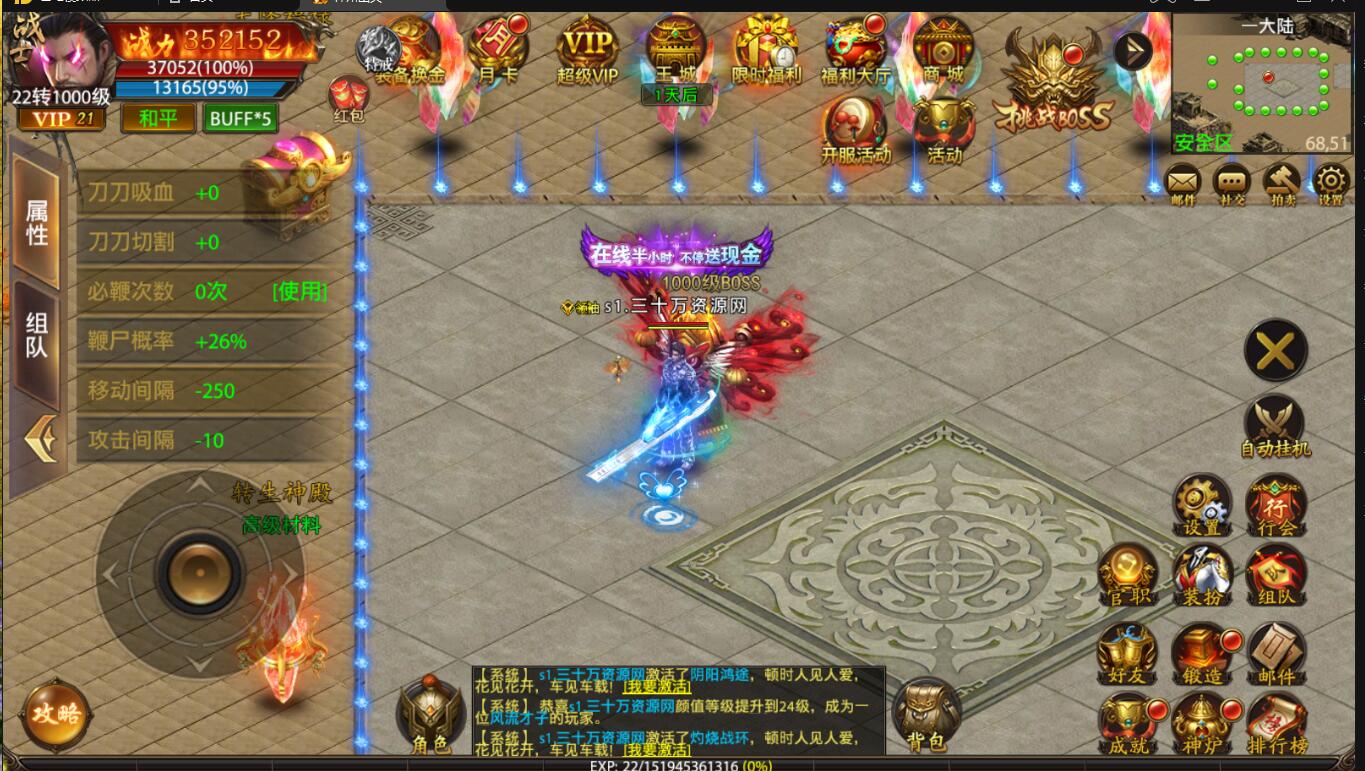Open the 锻造 forge panel

pos(1202,650)
